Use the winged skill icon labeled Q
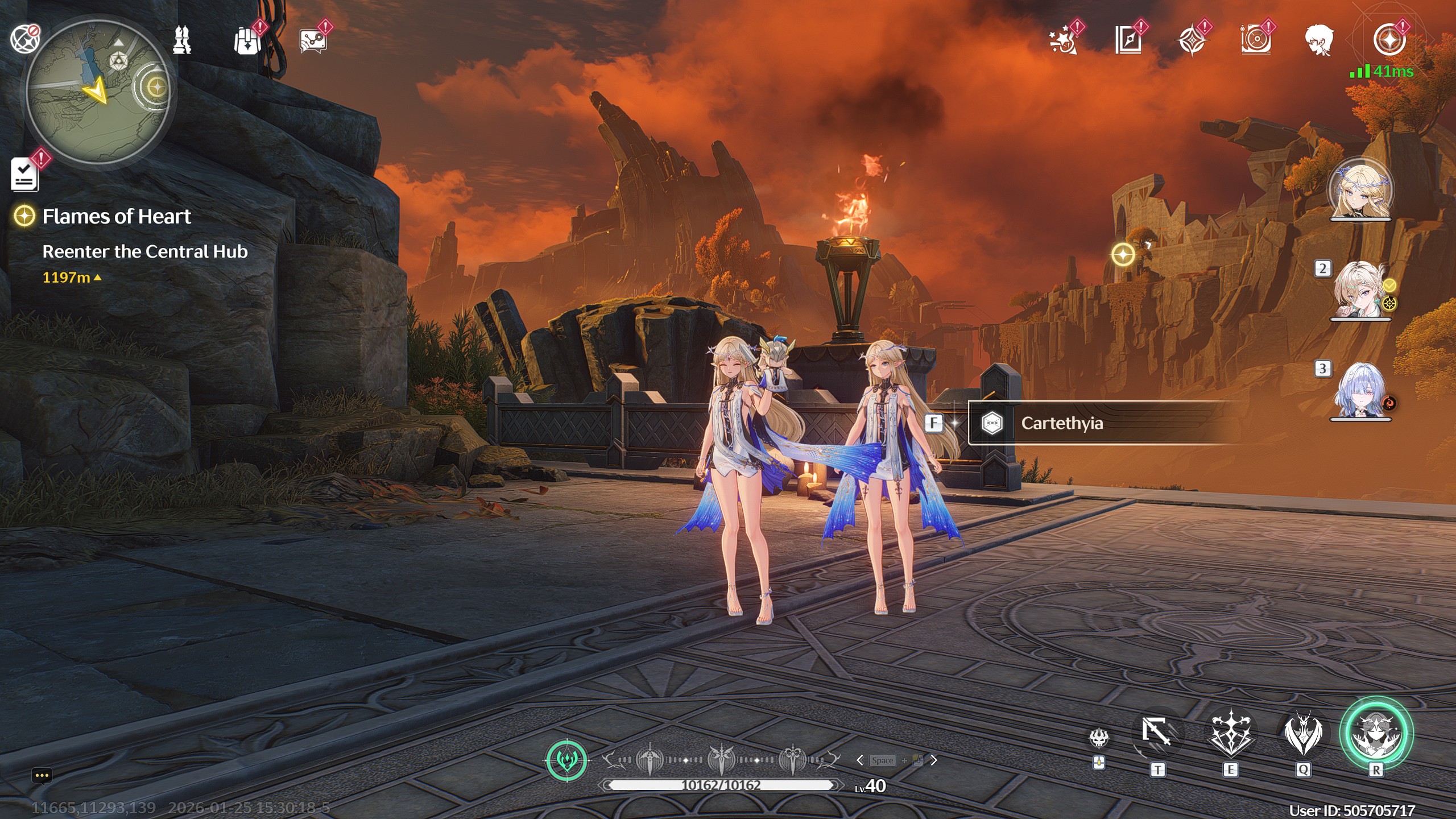Viewport: 1456px width, 819px height. [x=1303, y=734]
